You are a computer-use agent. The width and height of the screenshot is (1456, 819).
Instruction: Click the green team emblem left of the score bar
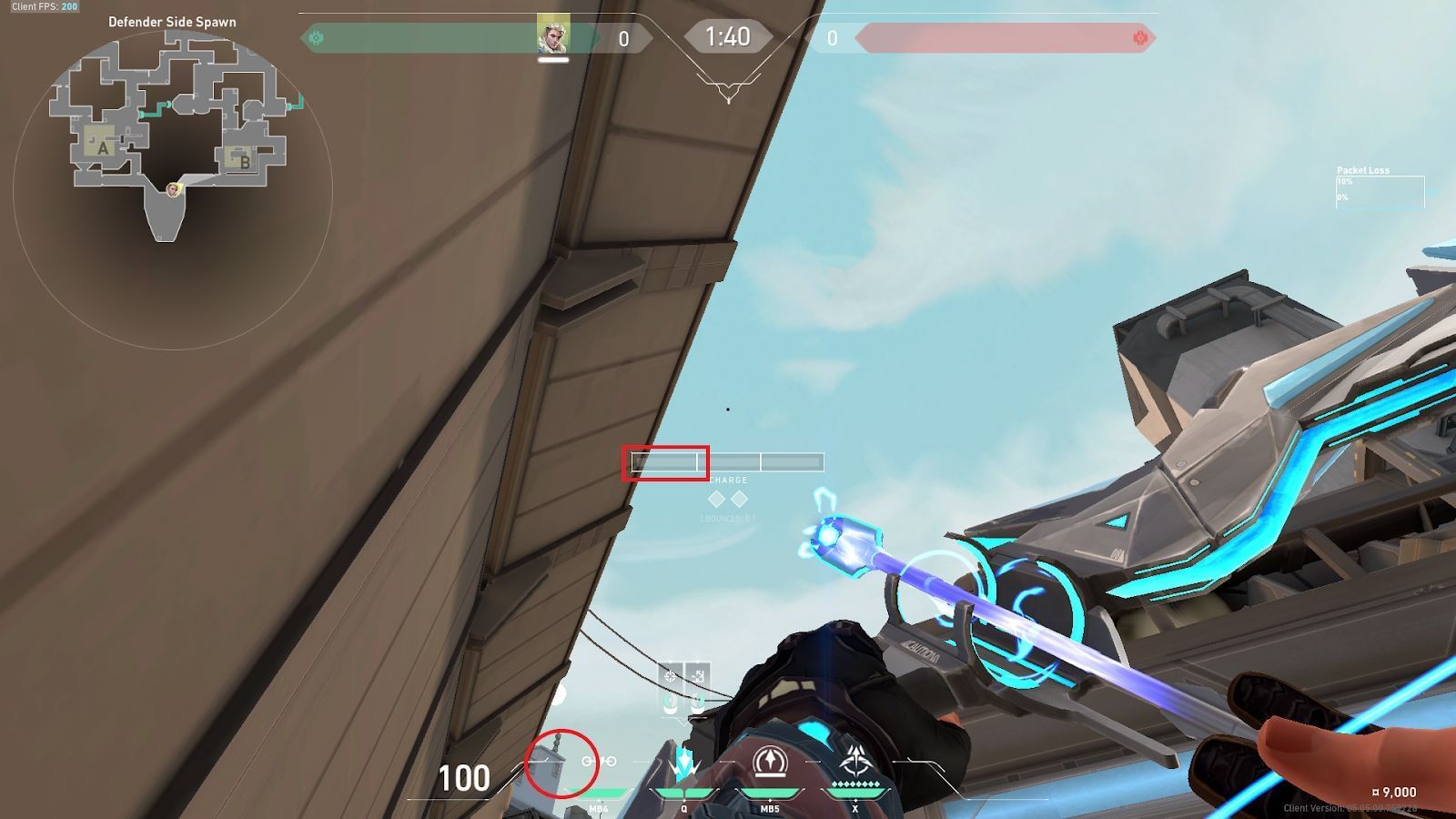316,37
